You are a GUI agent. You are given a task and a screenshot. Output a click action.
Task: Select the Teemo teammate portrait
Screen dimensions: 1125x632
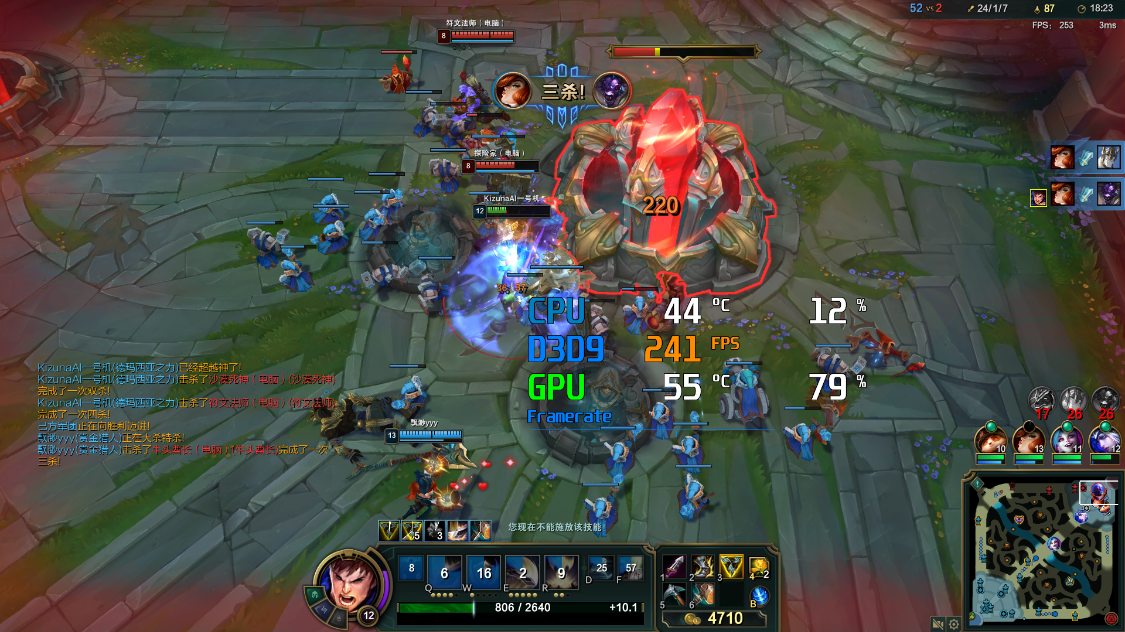click(x=991, y=439)
